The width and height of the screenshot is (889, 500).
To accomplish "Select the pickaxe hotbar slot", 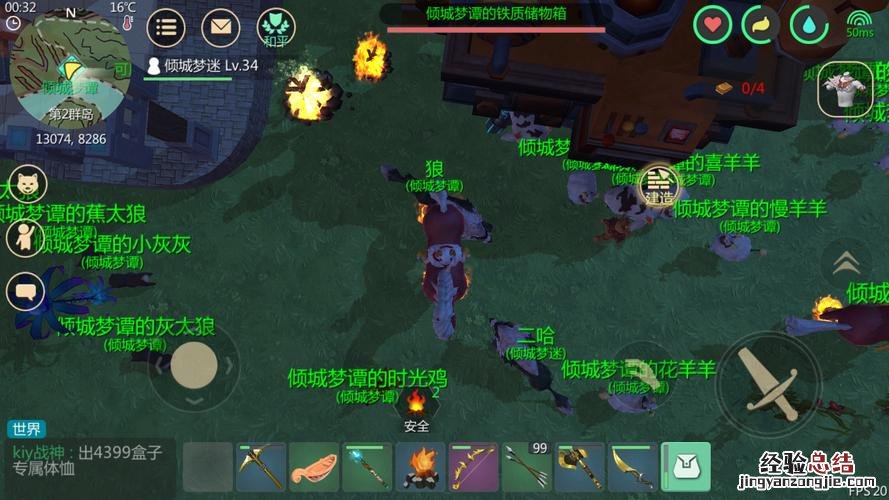I will click(261, 467).
